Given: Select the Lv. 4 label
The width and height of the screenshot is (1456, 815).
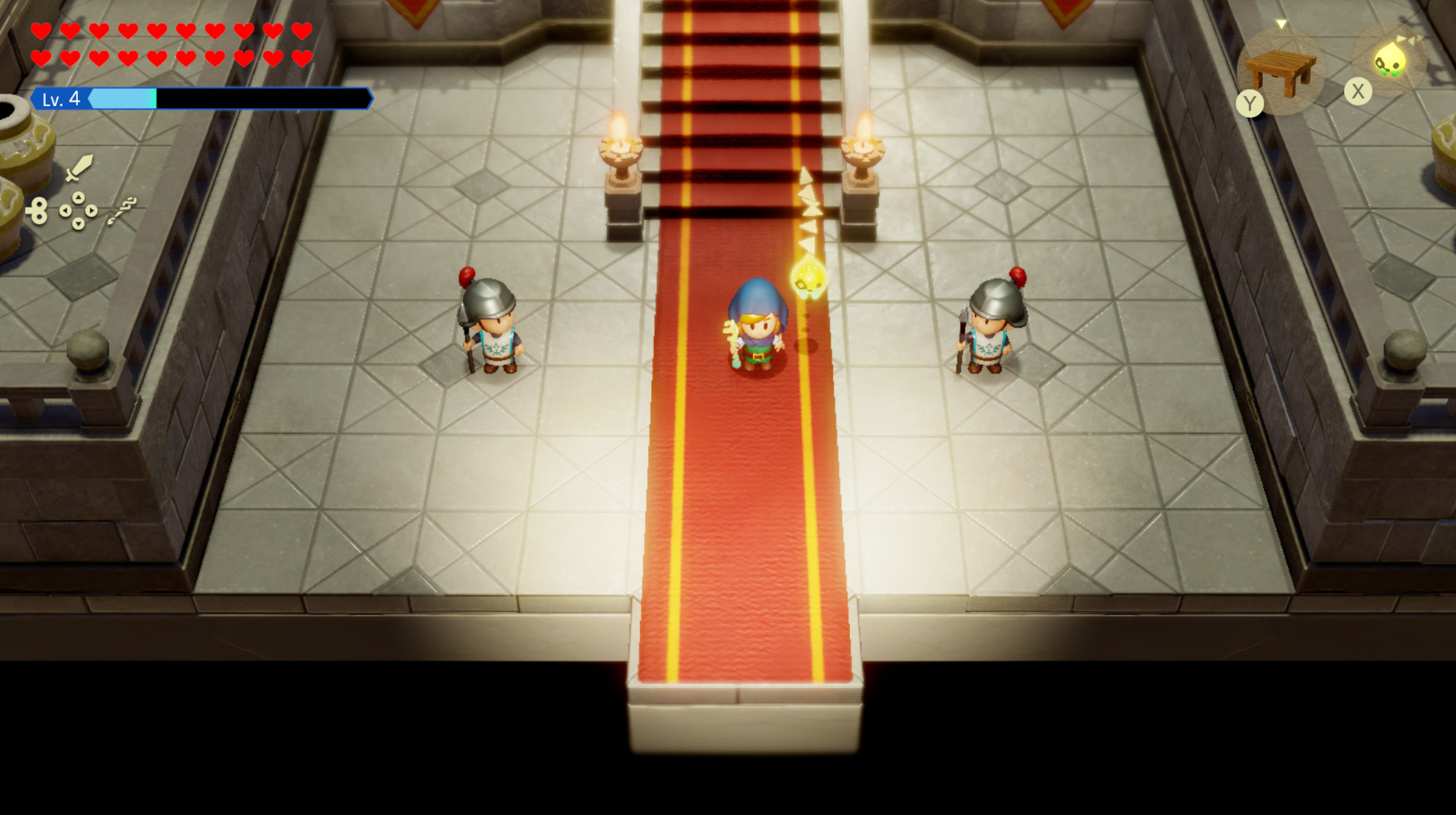Looking at the screenshot, I should click(61, 99).
